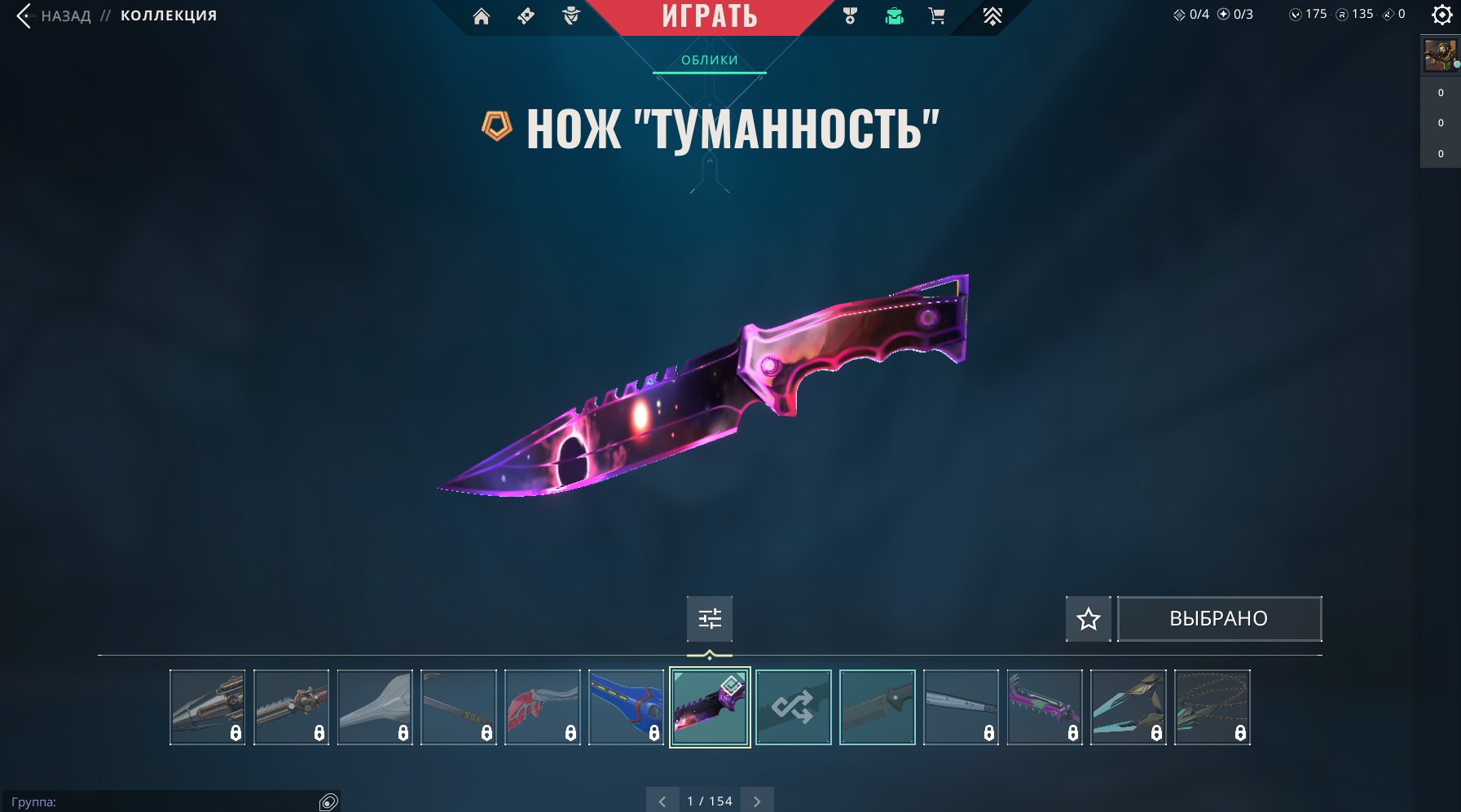Advance to next page with right chevron
Screen dimensions: 1461x812
click(756, 801)
